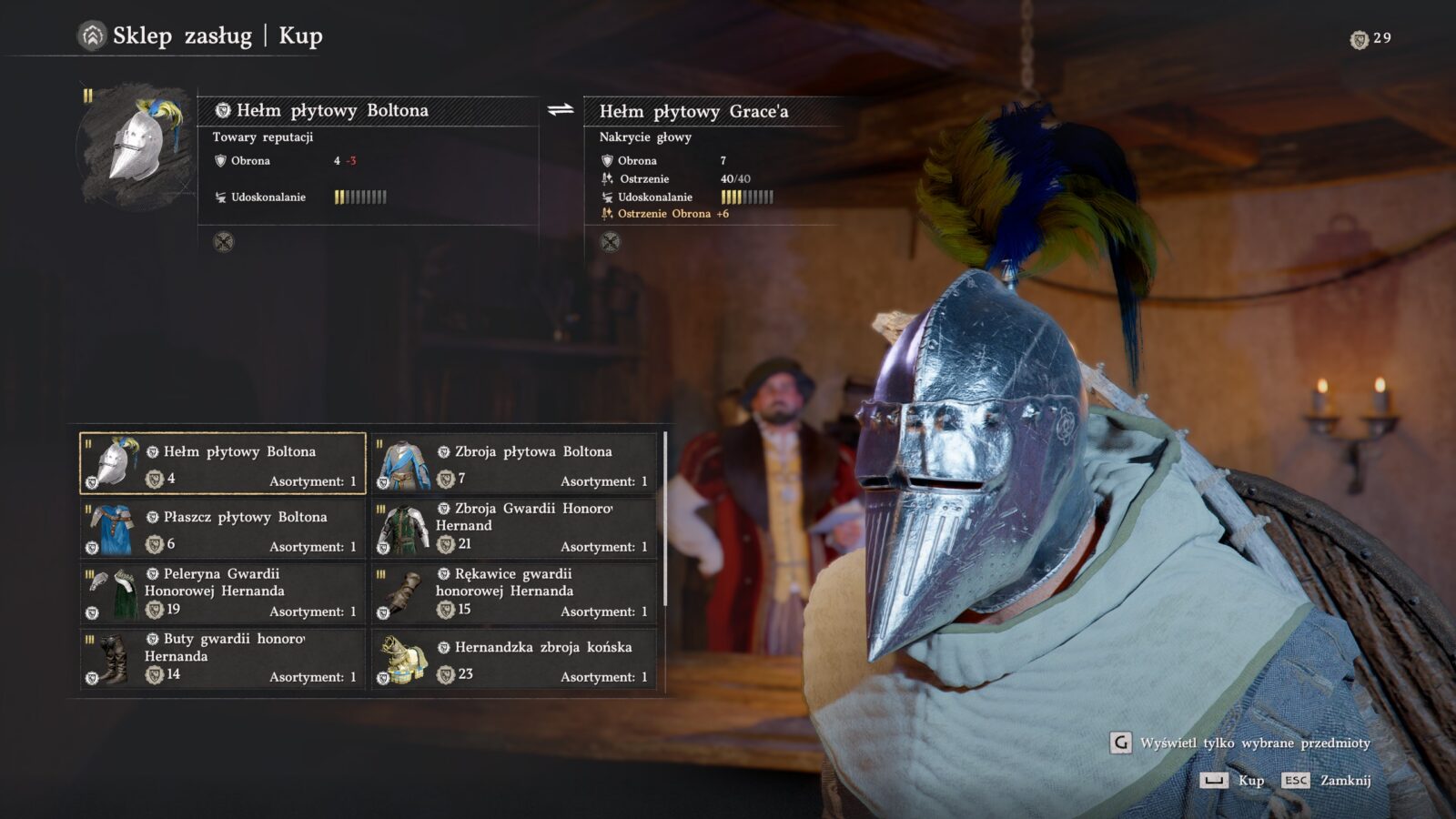Select Hełm płytowy Boltona shop item
Image resolution: width=1456 pixels, height=819 pixels.
pos(223,464)
